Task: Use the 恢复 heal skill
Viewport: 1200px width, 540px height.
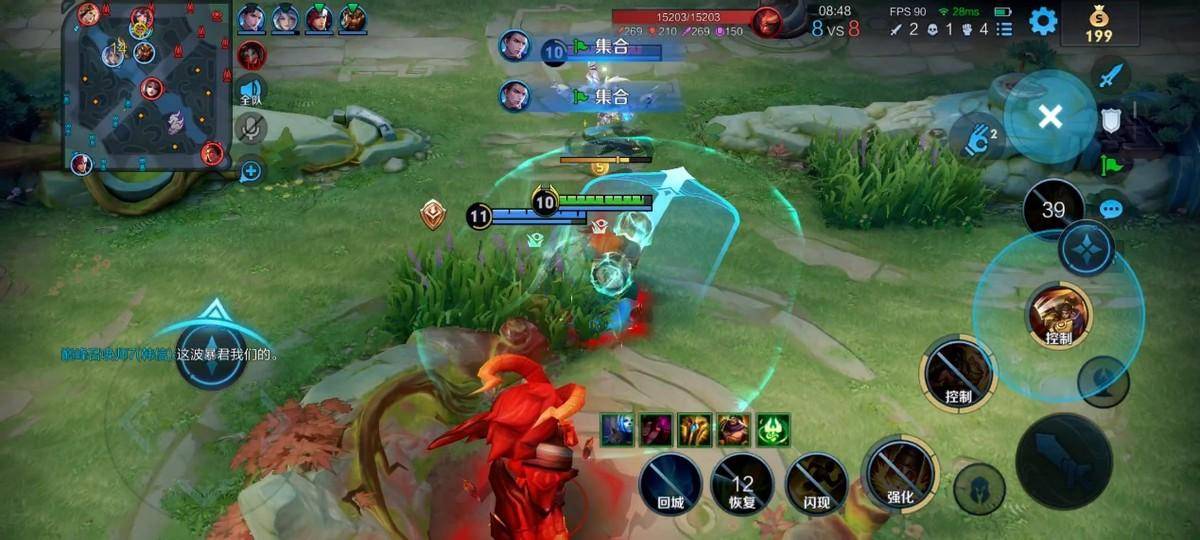Action: click(742, 484)
